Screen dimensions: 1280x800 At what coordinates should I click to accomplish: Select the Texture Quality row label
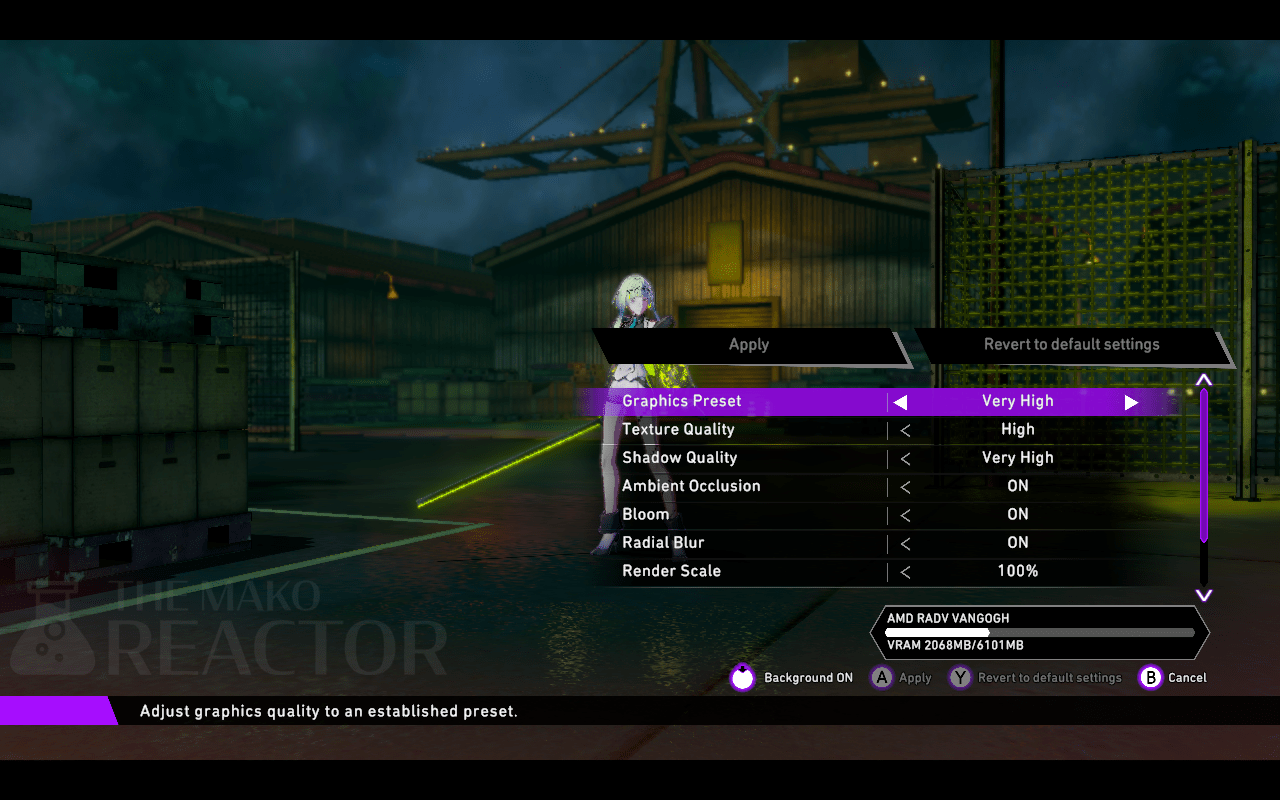[678, 430]
